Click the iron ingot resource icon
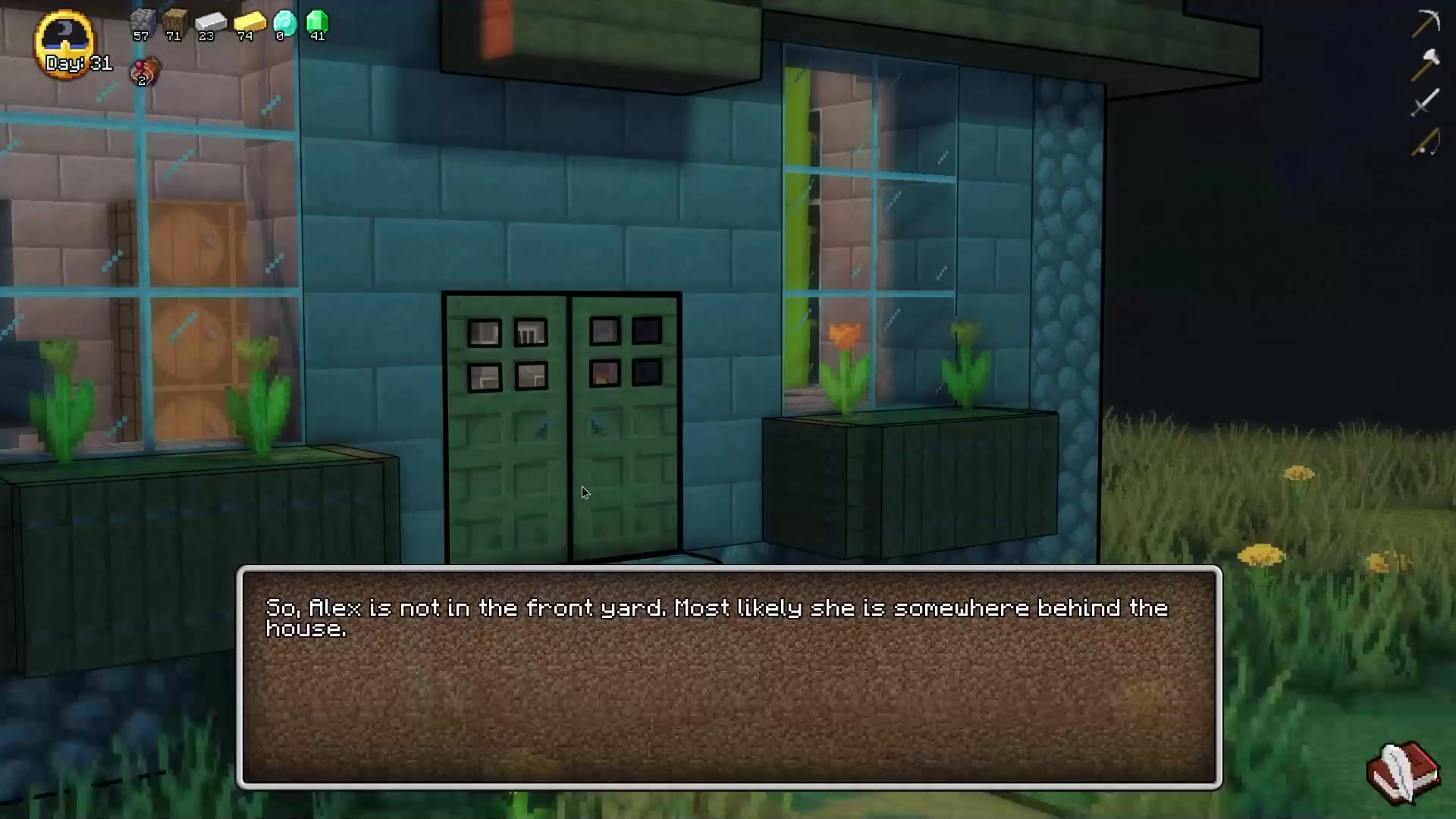This screenshot has width=1456, height=819. 210,22
